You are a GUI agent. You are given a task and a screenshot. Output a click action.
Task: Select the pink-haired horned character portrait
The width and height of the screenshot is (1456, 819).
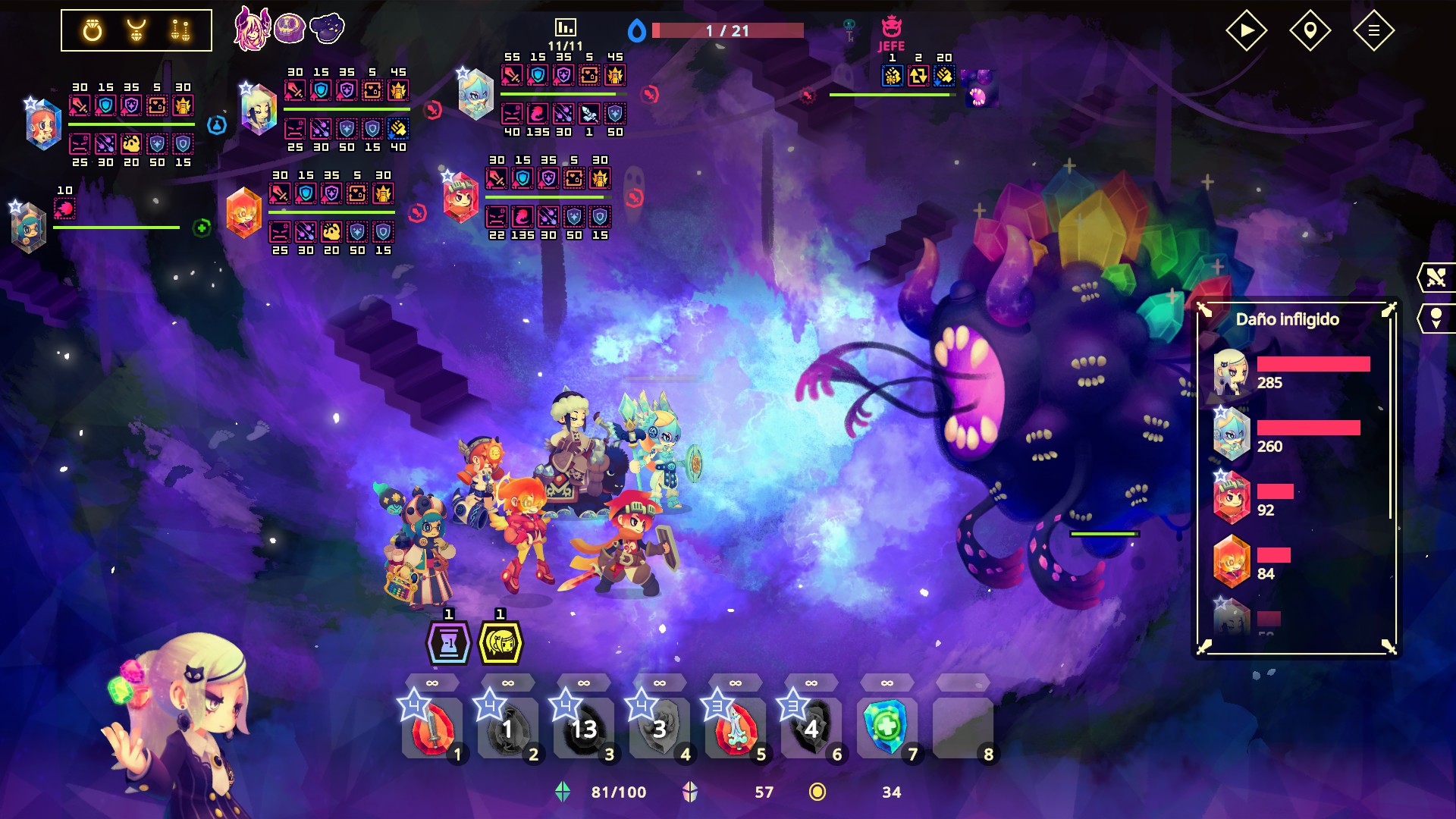pyautogui.click(x=250, y=29)
